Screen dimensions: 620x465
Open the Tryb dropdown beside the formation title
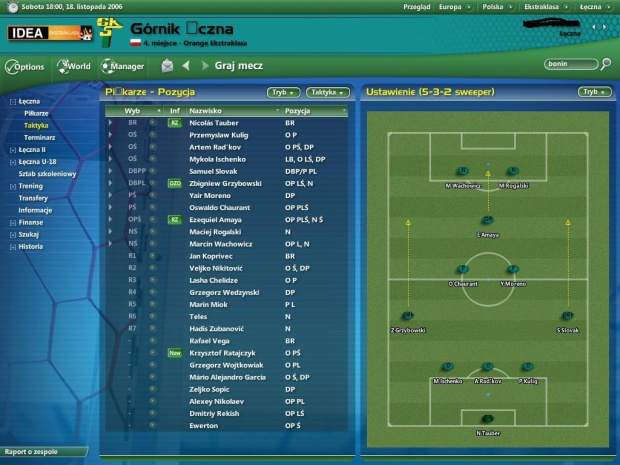click(x=594, y=92)
